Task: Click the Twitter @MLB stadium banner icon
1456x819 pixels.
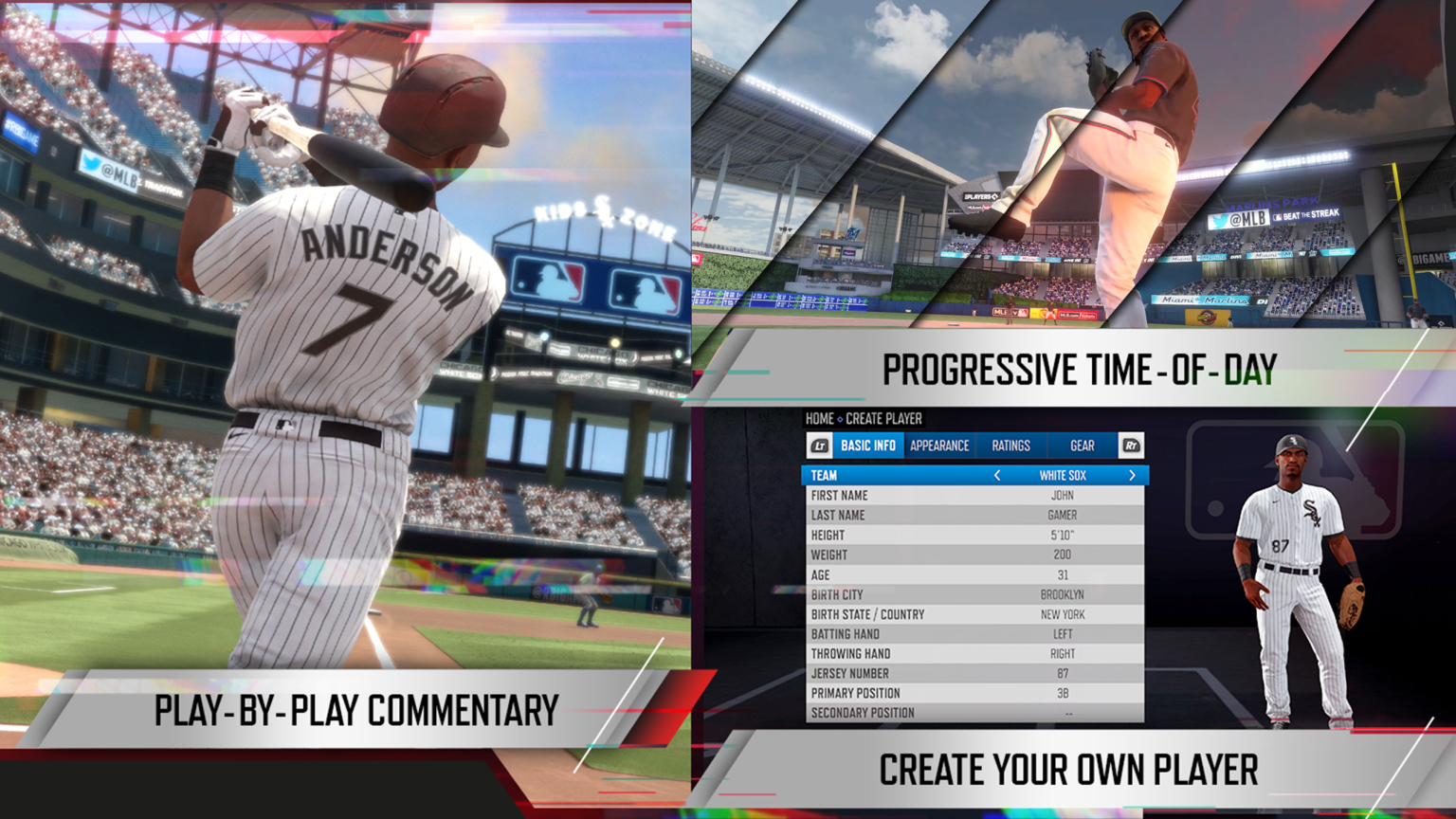Action: 1238,219
